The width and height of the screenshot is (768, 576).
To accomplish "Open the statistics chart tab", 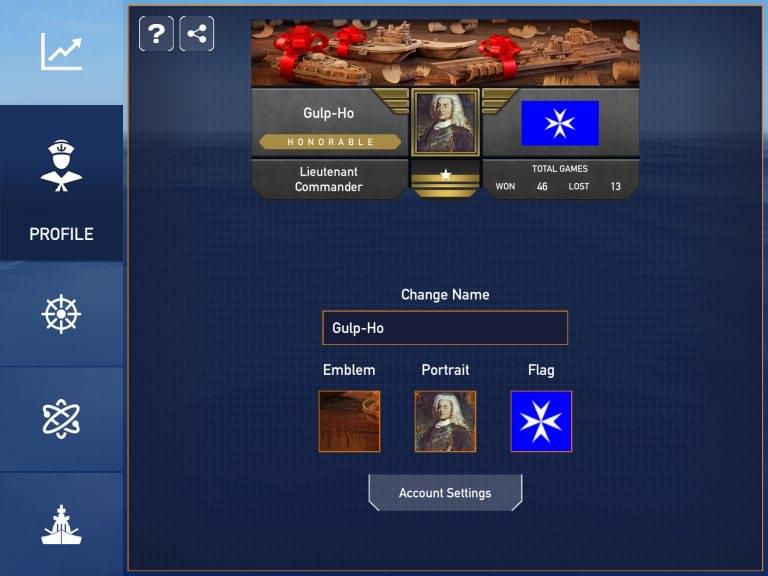I will [x=61, y=52].
